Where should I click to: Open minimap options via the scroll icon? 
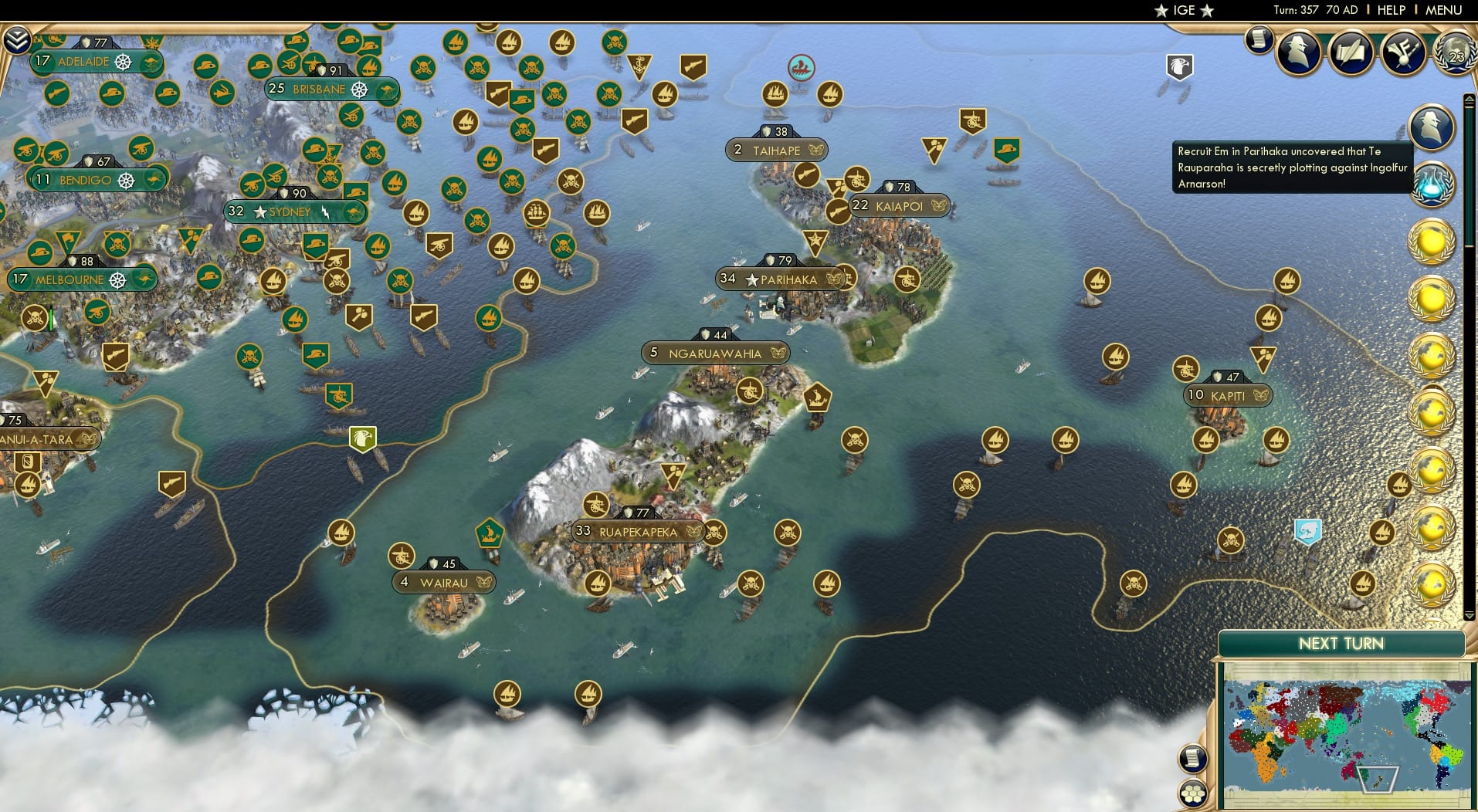(x=1194, y=758)
